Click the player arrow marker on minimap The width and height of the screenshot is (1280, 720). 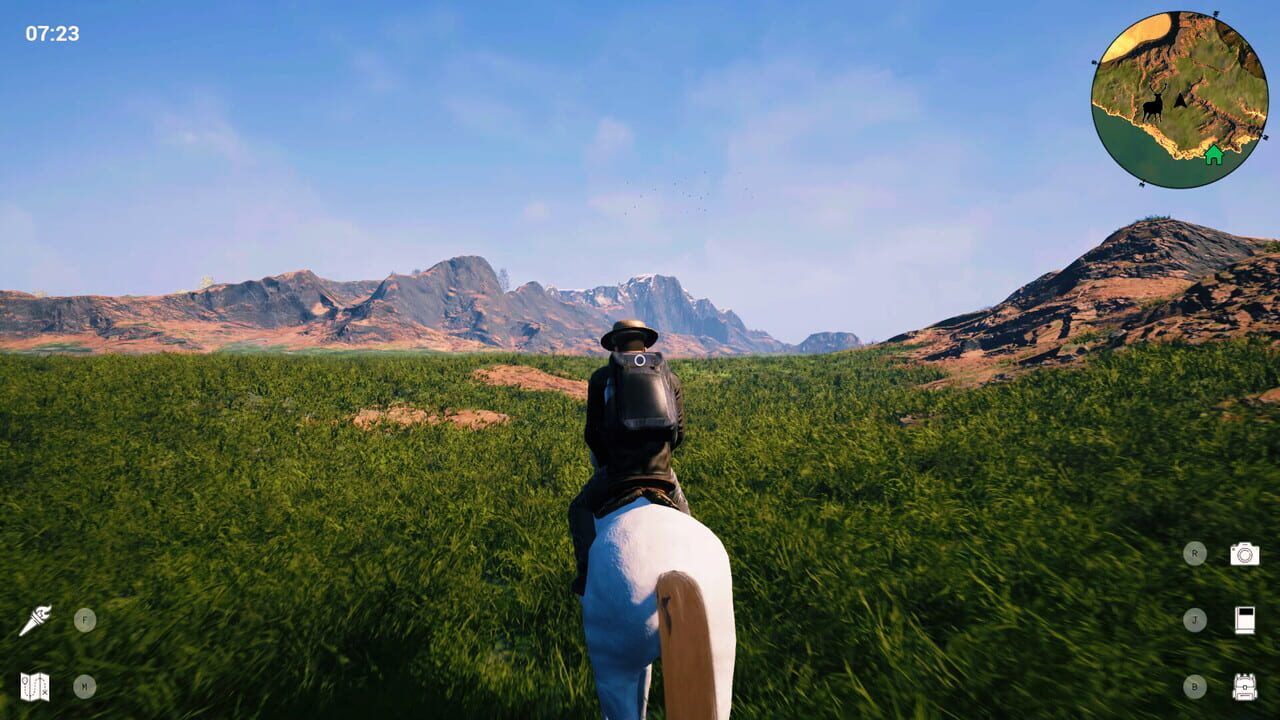coord(1180,101)
